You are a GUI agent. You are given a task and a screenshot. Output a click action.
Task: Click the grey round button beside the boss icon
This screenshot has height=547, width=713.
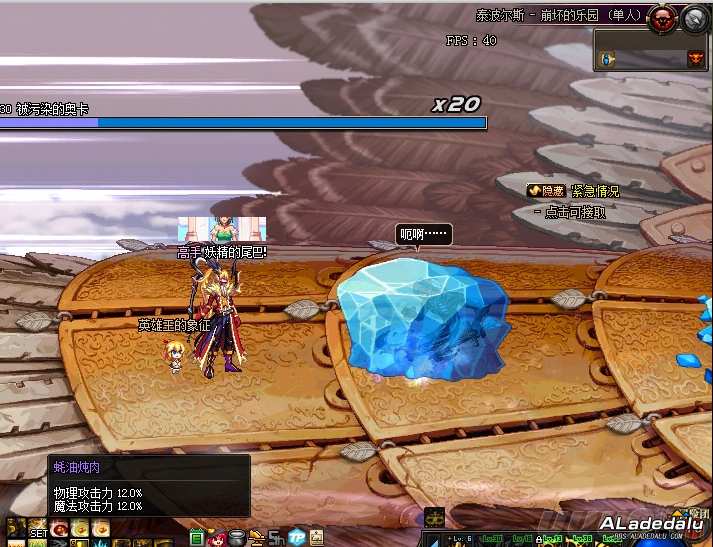[x=695, y=17]
